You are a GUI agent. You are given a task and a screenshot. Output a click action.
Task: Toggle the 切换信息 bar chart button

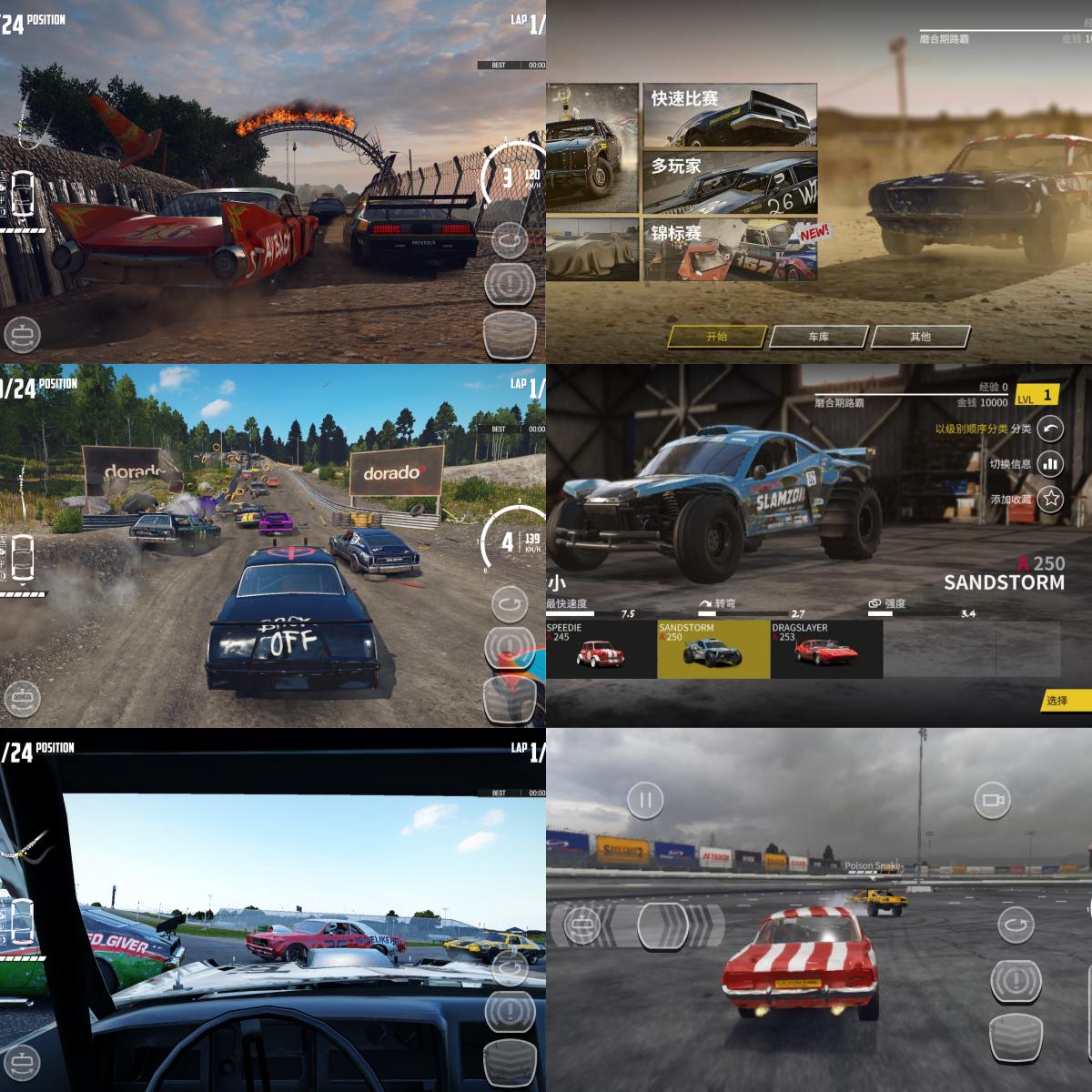pos(1051,463)
